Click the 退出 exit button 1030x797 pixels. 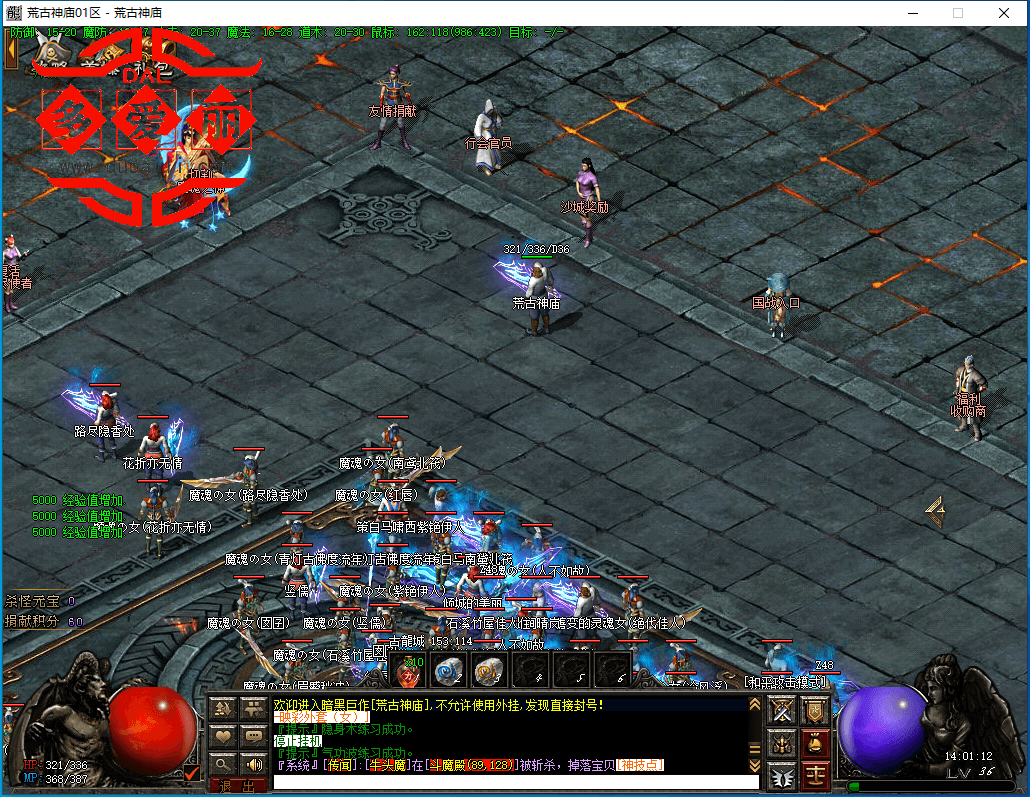[x=238, y=786]
